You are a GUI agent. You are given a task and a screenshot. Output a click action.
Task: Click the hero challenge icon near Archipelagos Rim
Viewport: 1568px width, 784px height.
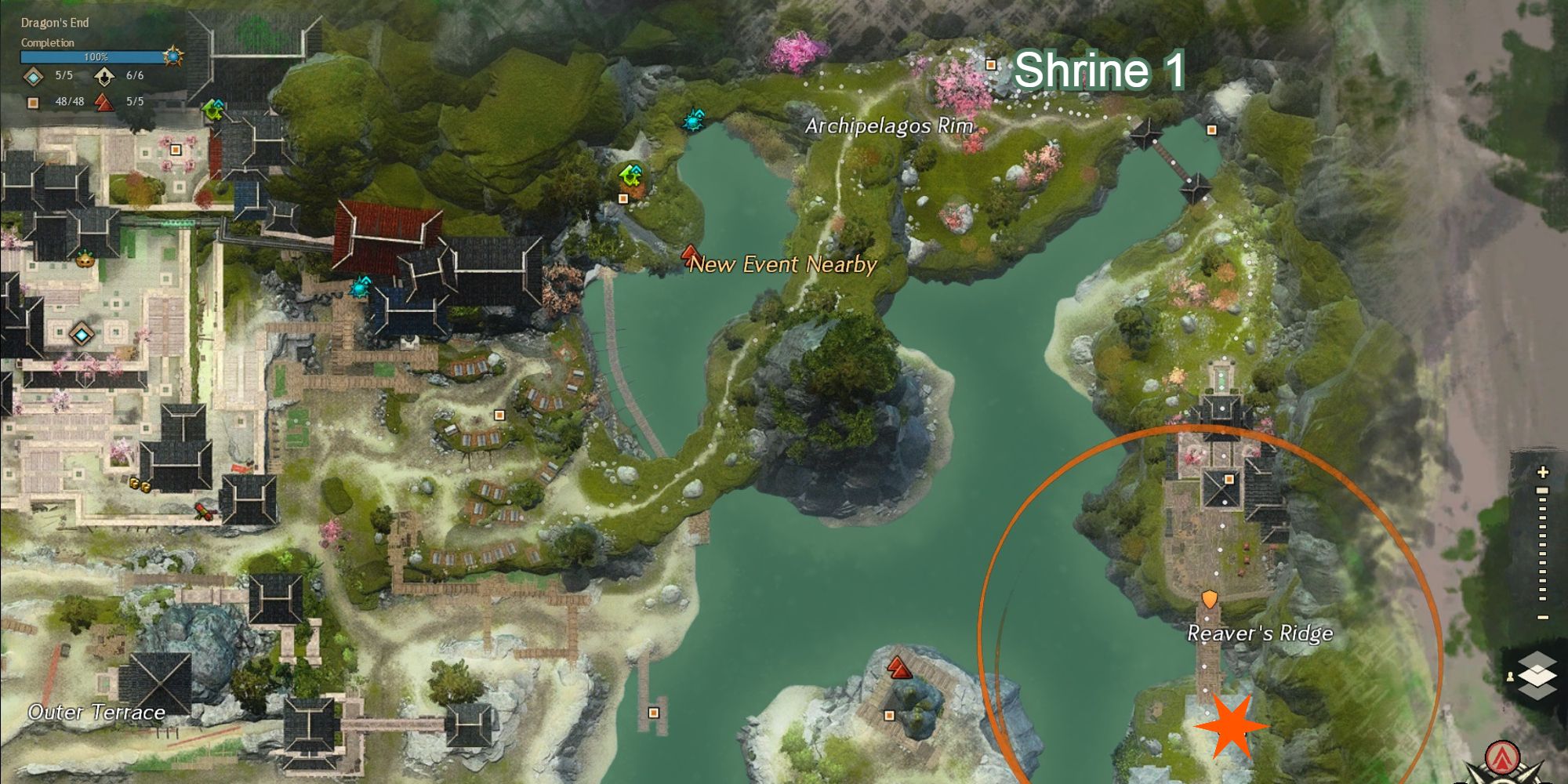click(x=693, y=122)
